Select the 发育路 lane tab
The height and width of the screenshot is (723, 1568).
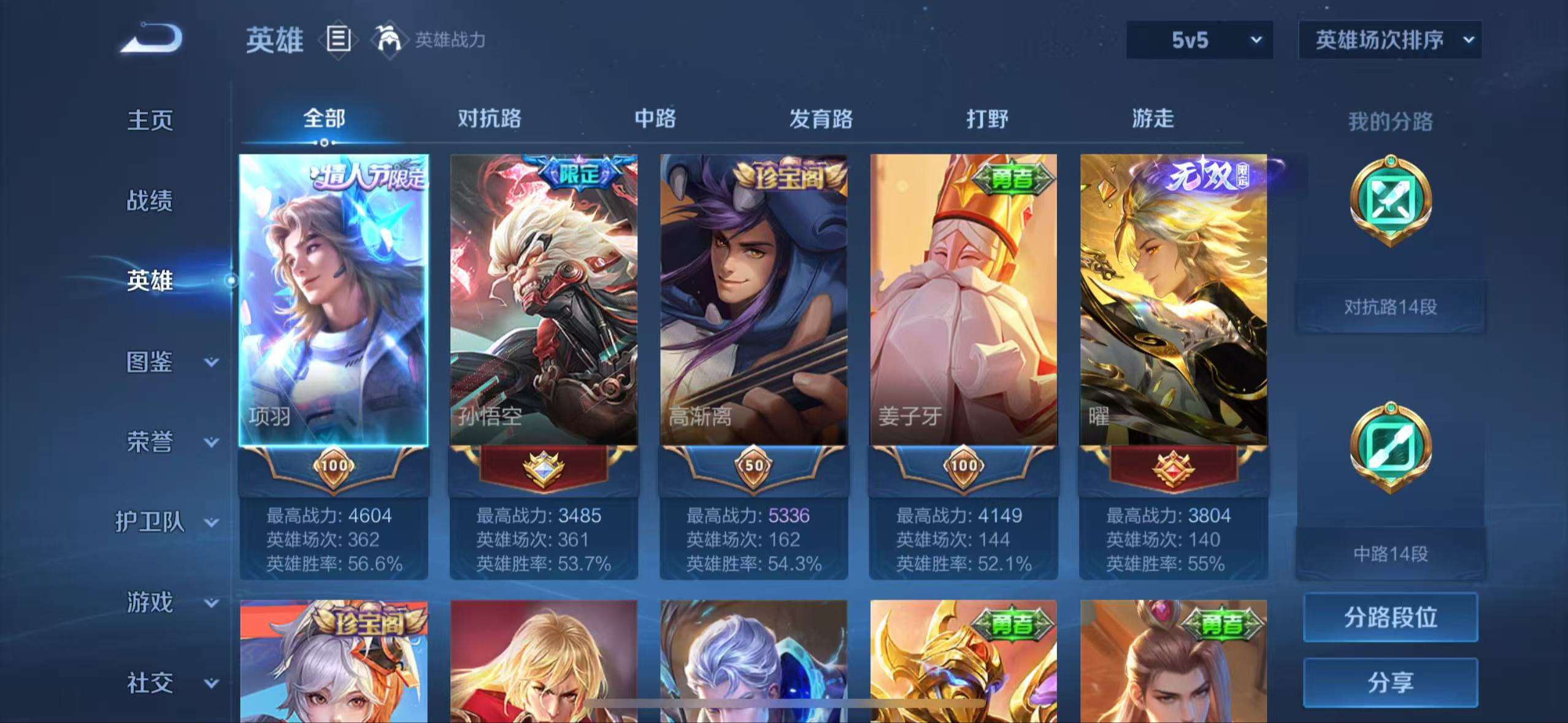pos(822,119)
